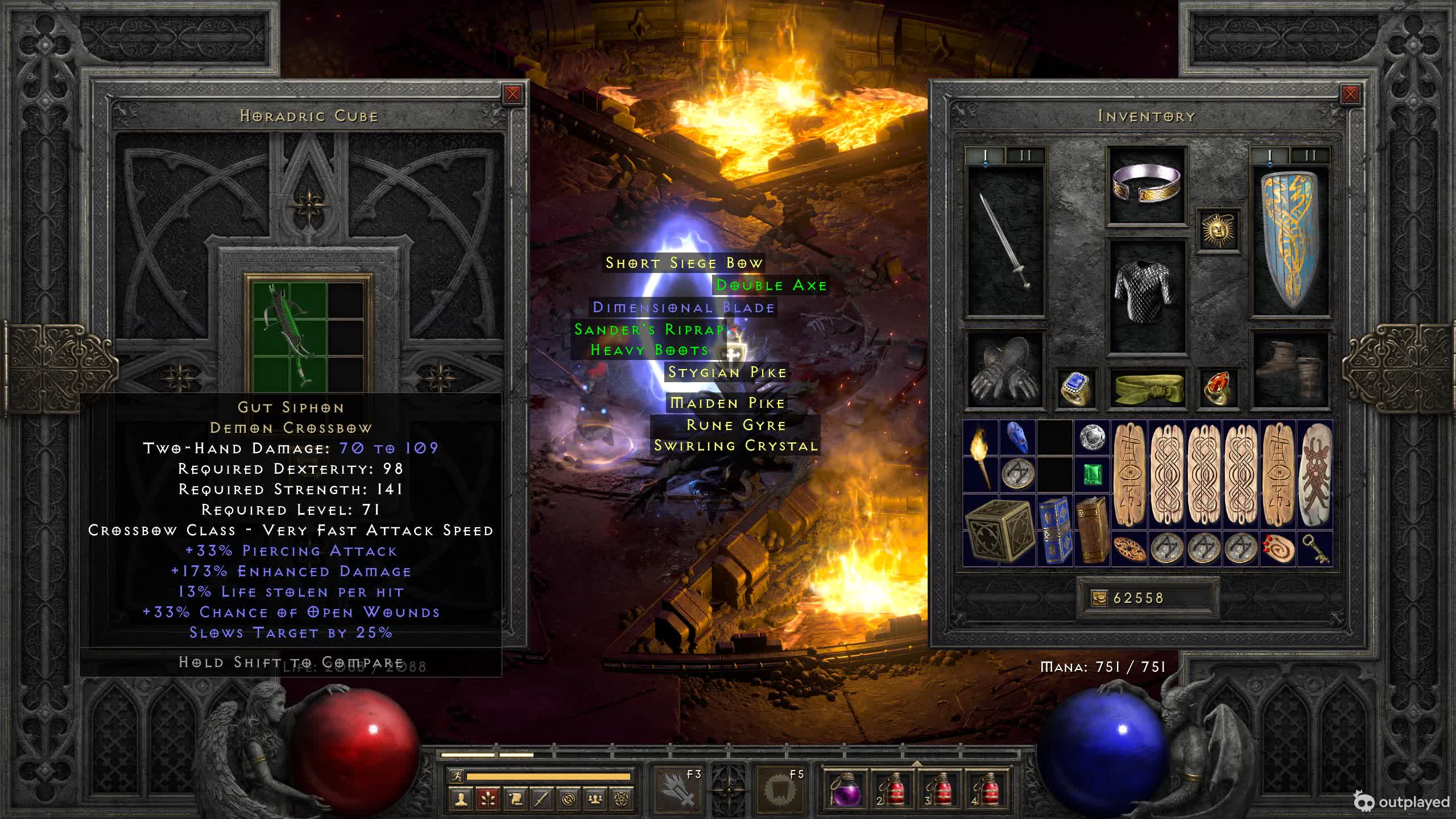1456x819 pixels.
Task: Pick up the Horadric Cube item
Action: [999, 531]
